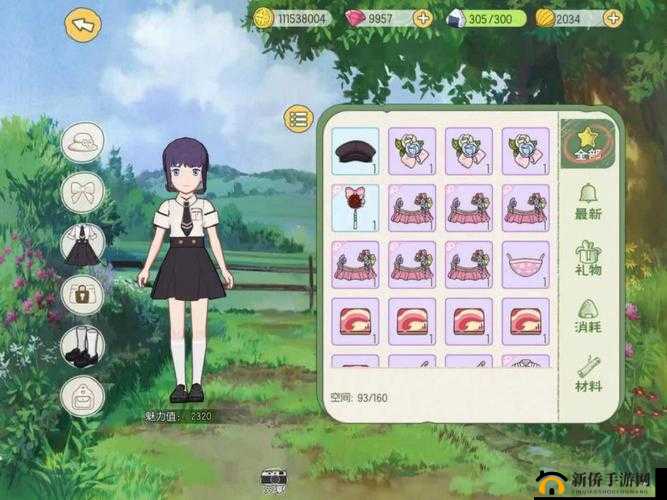Show the 消耗 (Consumables) tab
This screenshot has width=667, height=500.
coord(587,316)
